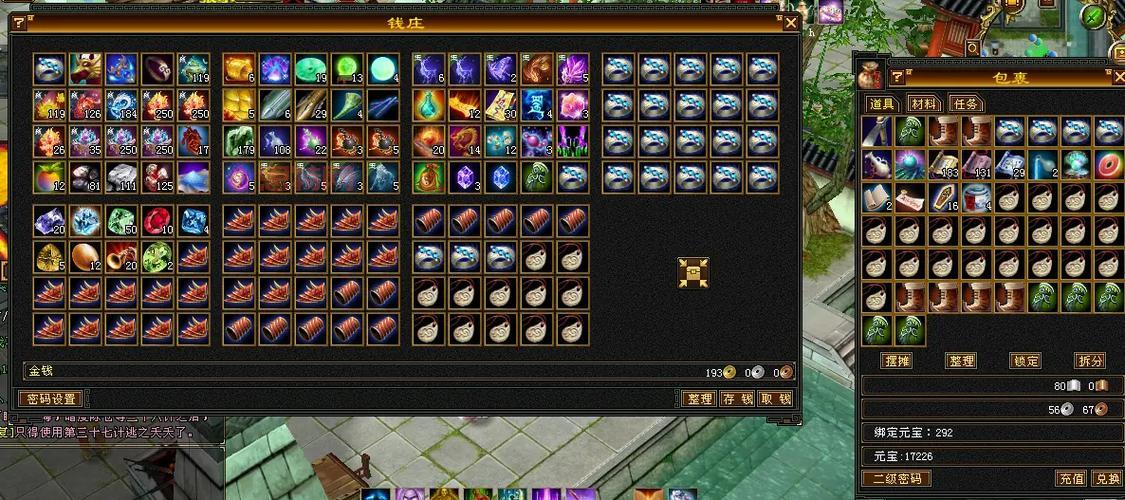Click the 存钱 deposit money button
Screen dimensions: 1125x500
[736, 398]
